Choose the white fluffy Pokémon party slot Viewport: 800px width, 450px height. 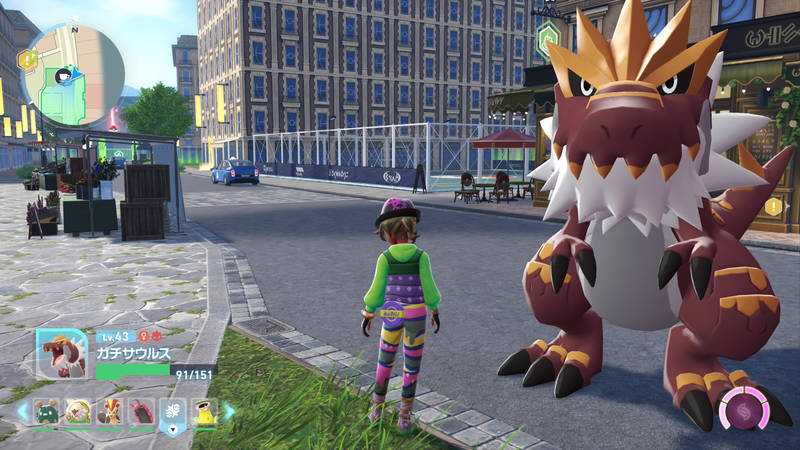[77, 412]
